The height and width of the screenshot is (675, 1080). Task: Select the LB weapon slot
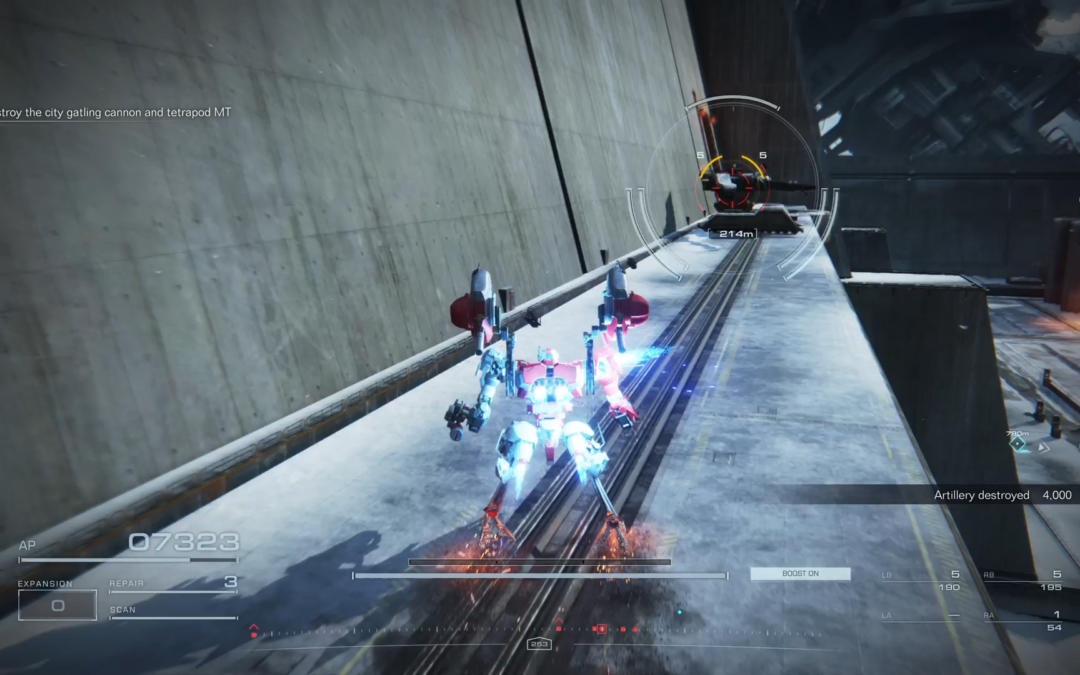click(920, 580)
